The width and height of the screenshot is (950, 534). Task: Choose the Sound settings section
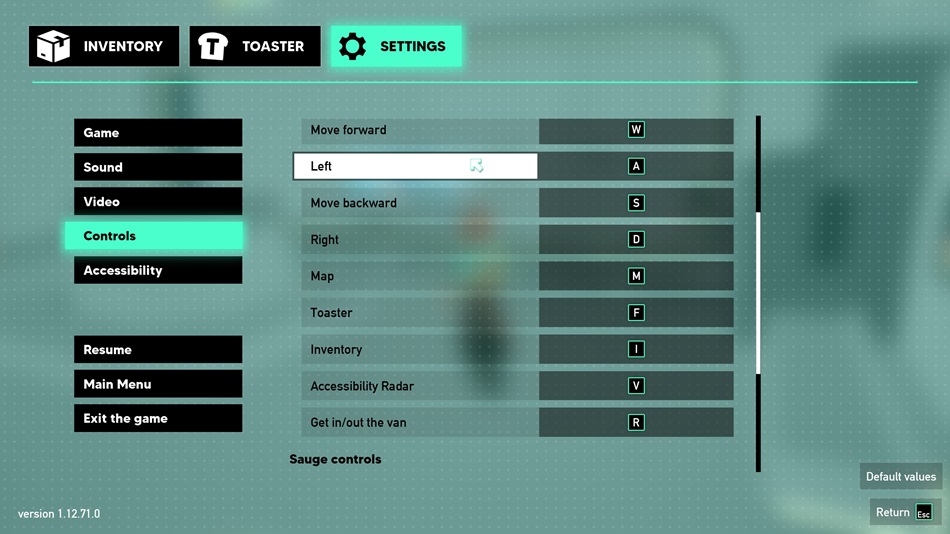(x=158, y=167)
